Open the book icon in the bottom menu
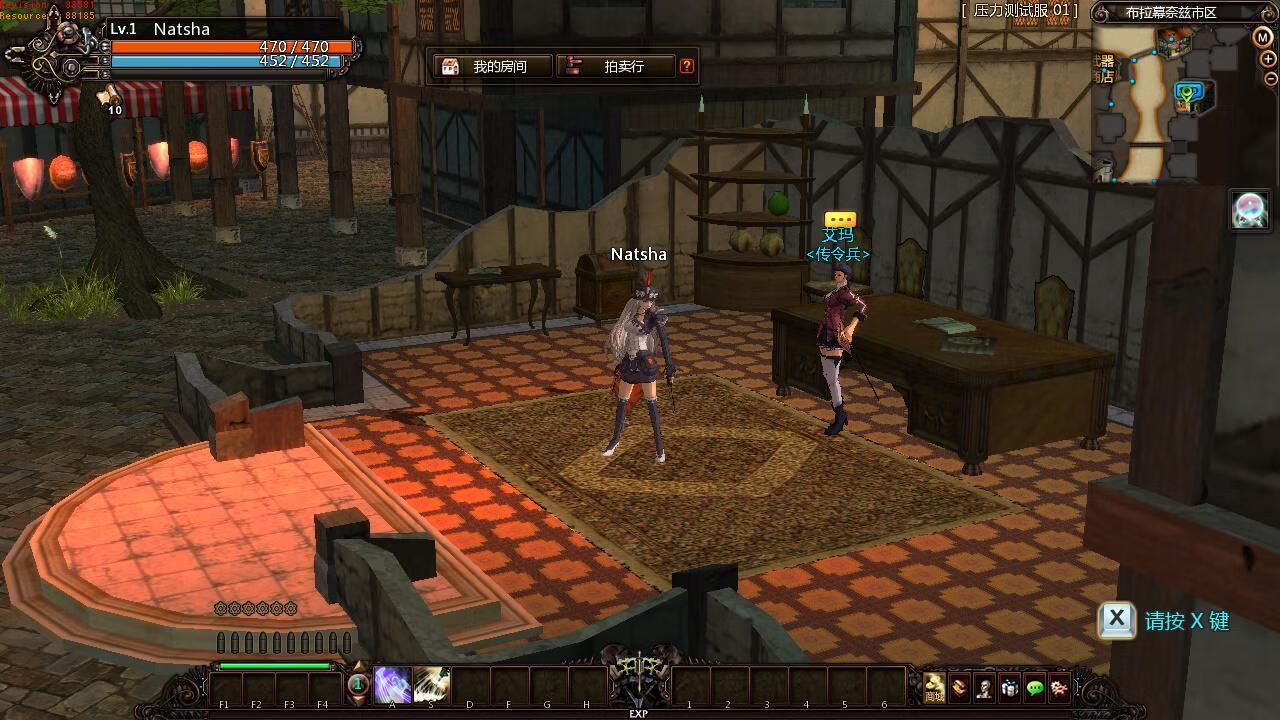1280x720 pixels. tap(960, 687)
